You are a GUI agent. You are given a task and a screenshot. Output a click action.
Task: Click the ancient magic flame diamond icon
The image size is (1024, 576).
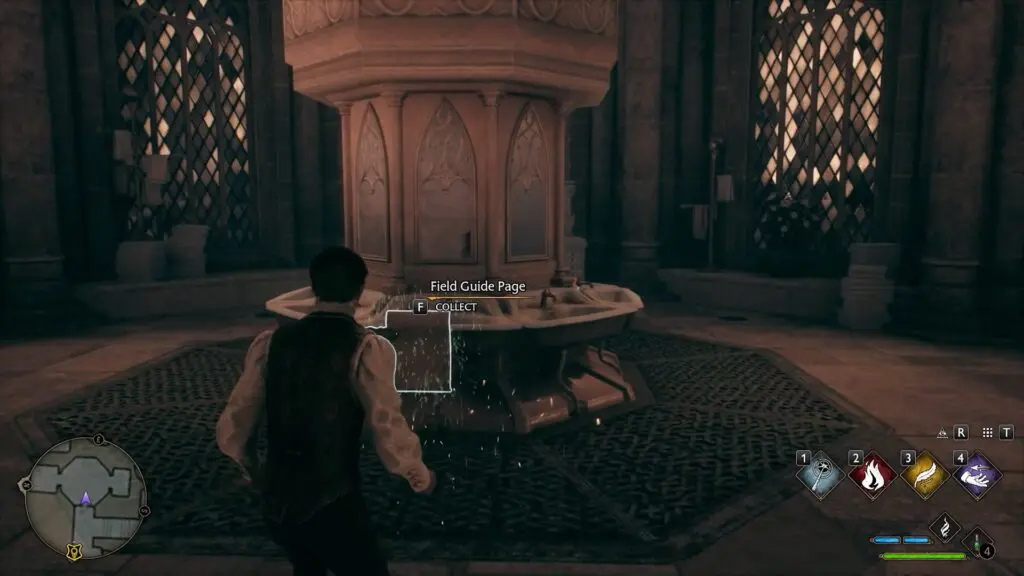(944, 527)
